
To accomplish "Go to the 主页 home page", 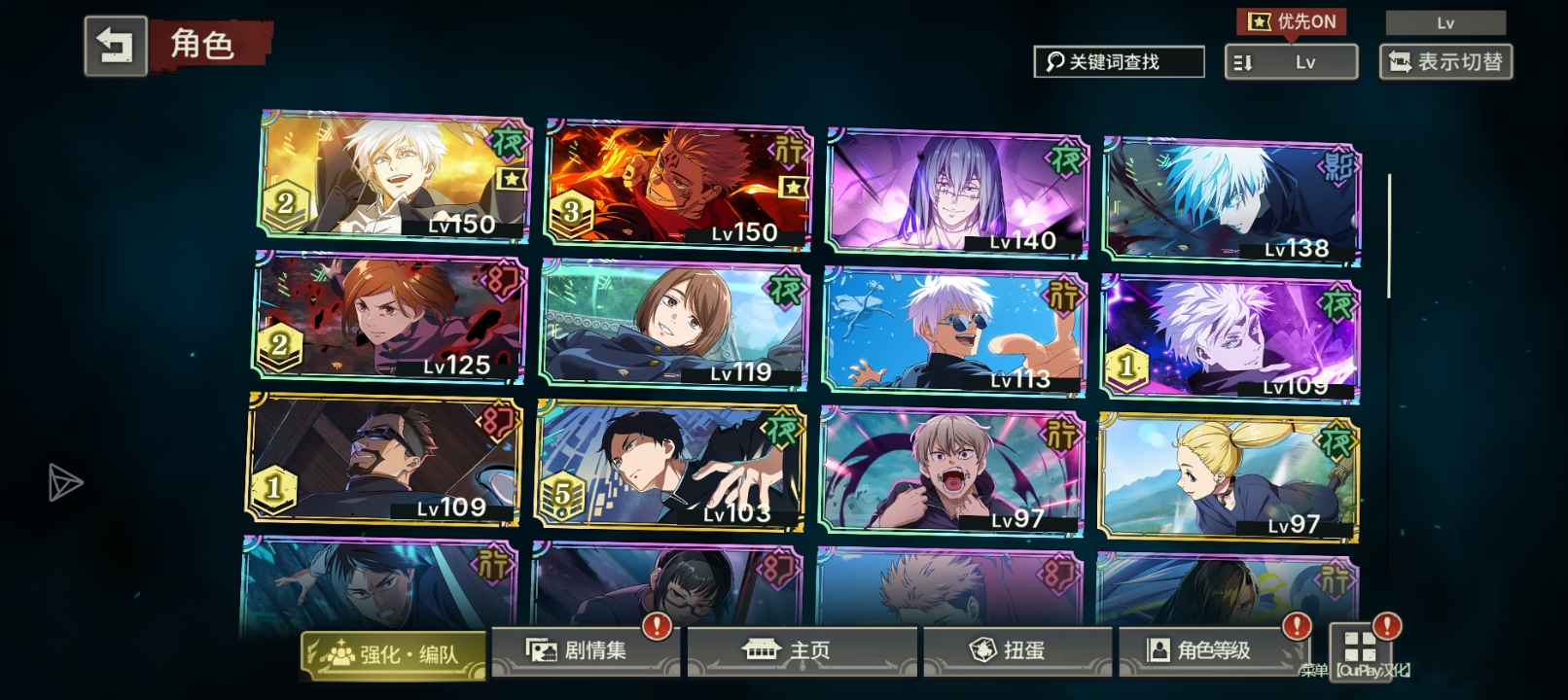I will (801, 650).
